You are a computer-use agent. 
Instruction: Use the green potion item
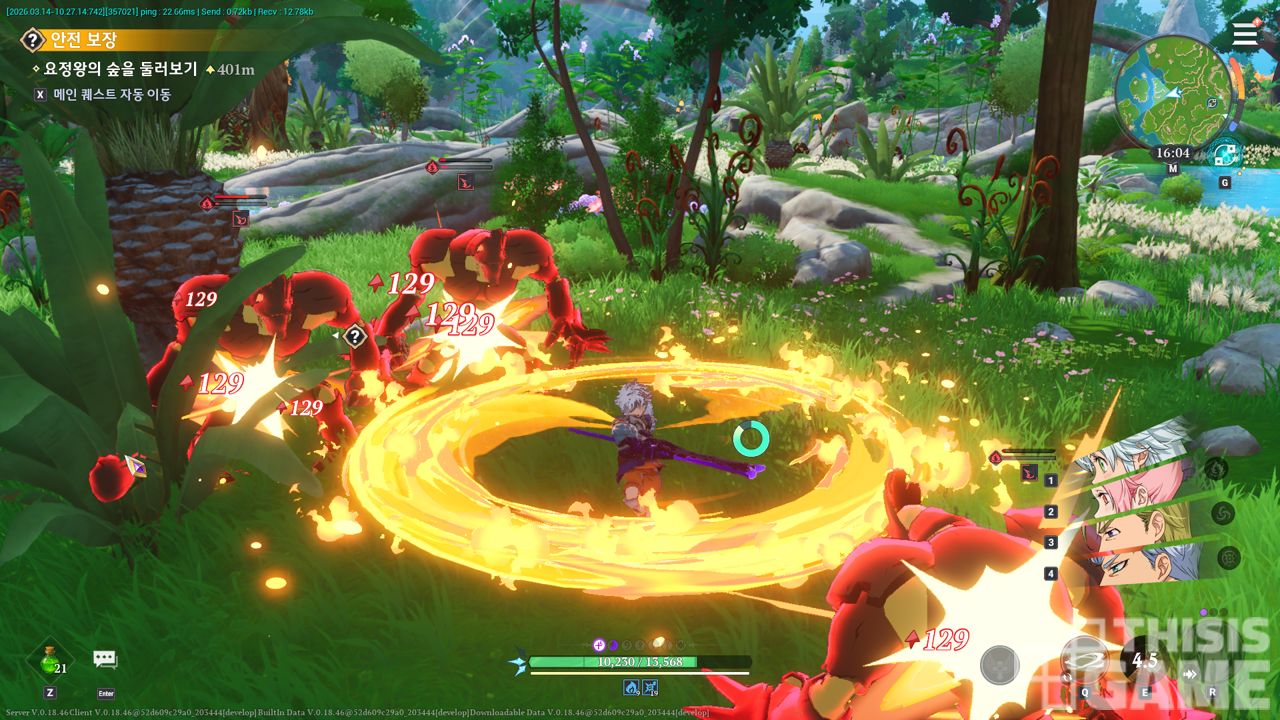pyautogui.click(x=50, y=661)
